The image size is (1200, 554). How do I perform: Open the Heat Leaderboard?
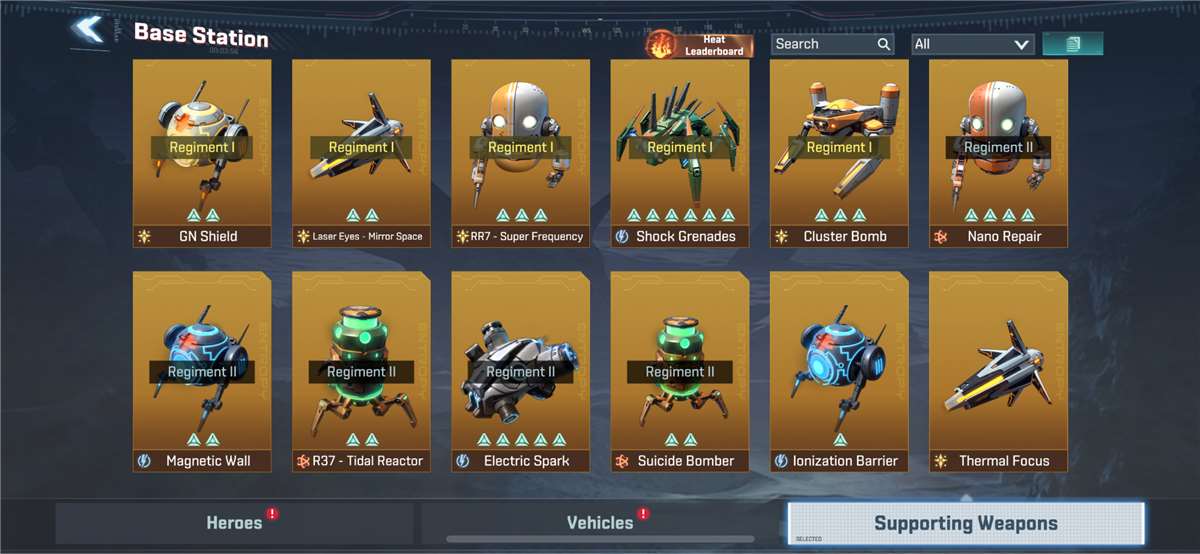tap(700, 44)
